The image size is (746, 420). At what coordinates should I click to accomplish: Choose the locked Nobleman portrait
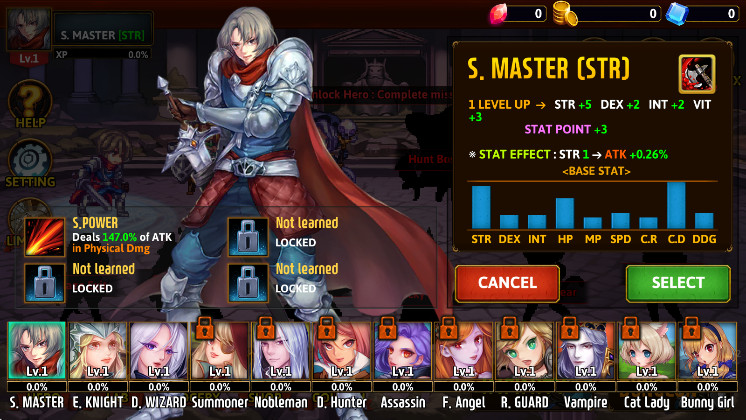pos(280,352)
